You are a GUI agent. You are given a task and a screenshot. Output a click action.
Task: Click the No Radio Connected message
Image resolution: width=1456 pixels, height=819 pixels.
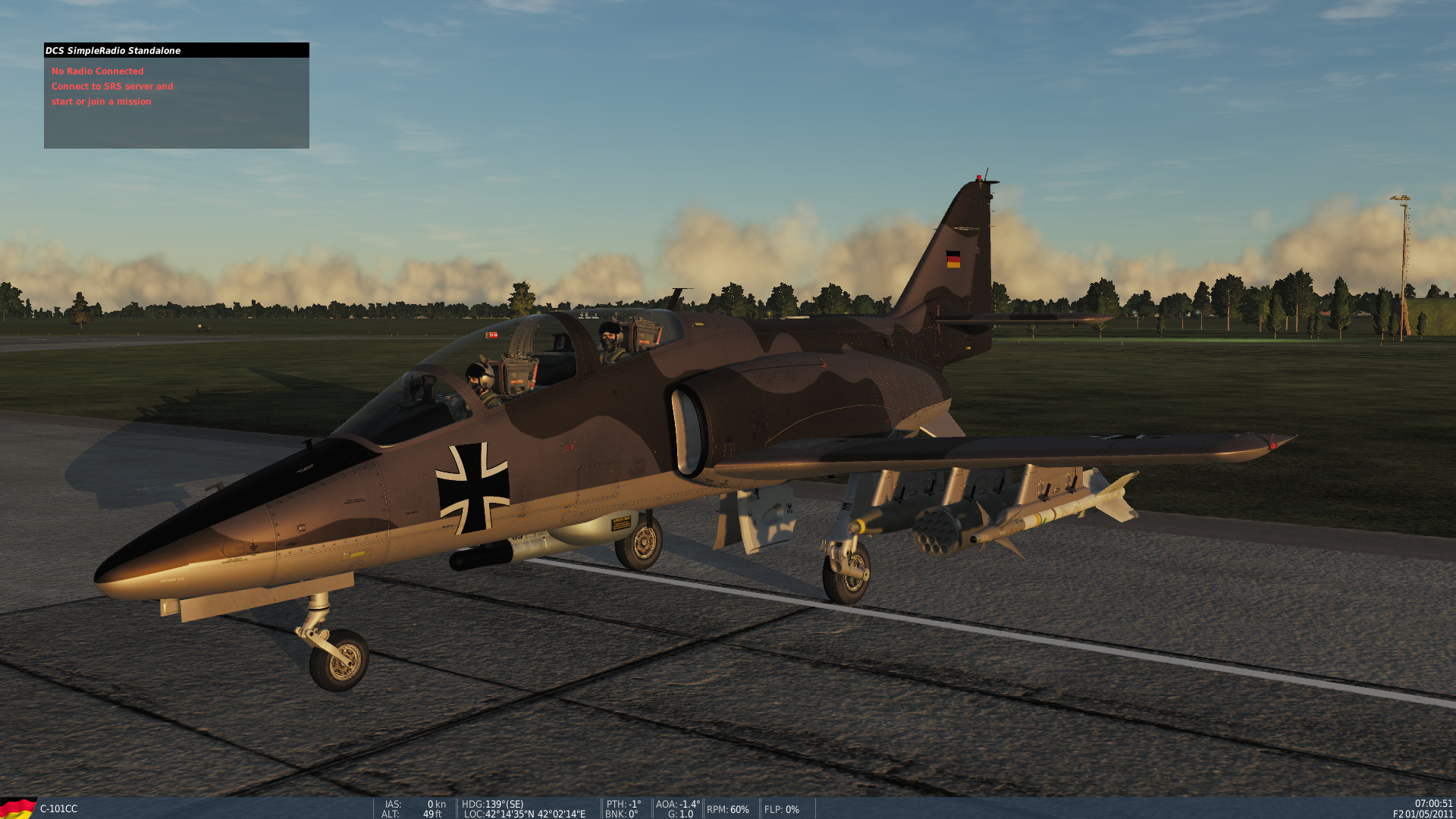pyautogui.click(x=97, y=71)
